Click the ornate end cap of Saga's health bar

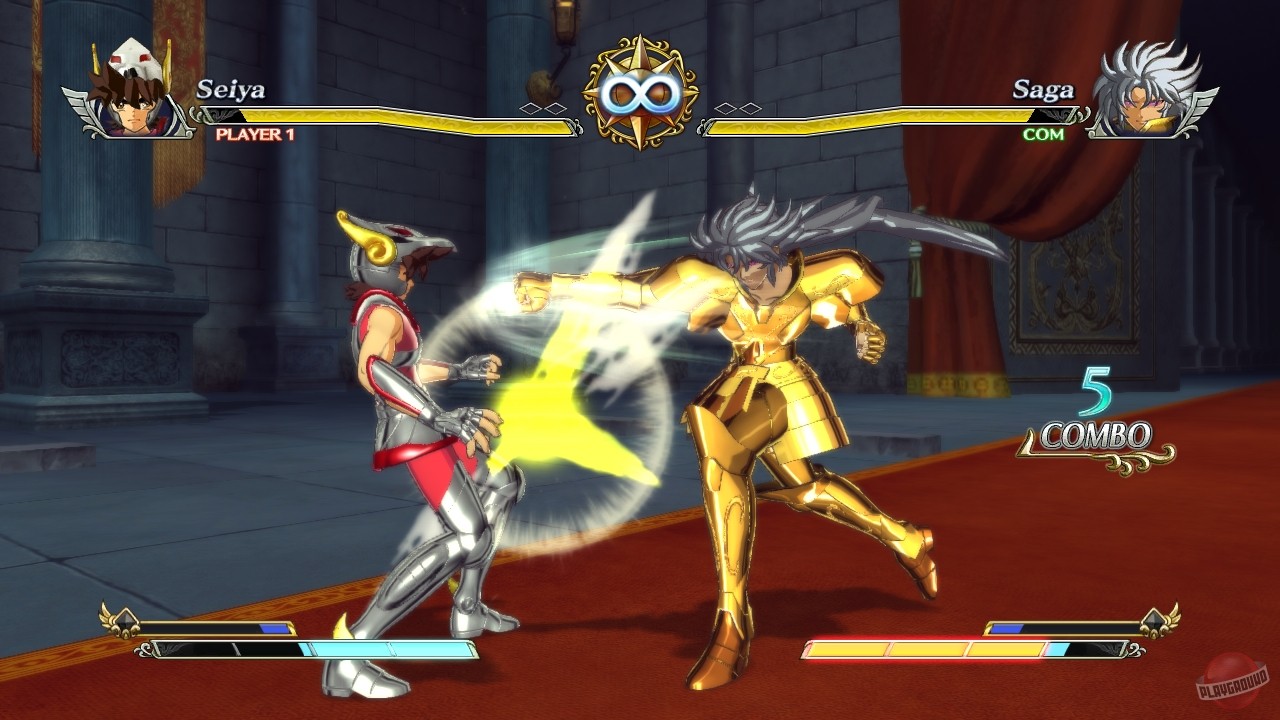703,125
